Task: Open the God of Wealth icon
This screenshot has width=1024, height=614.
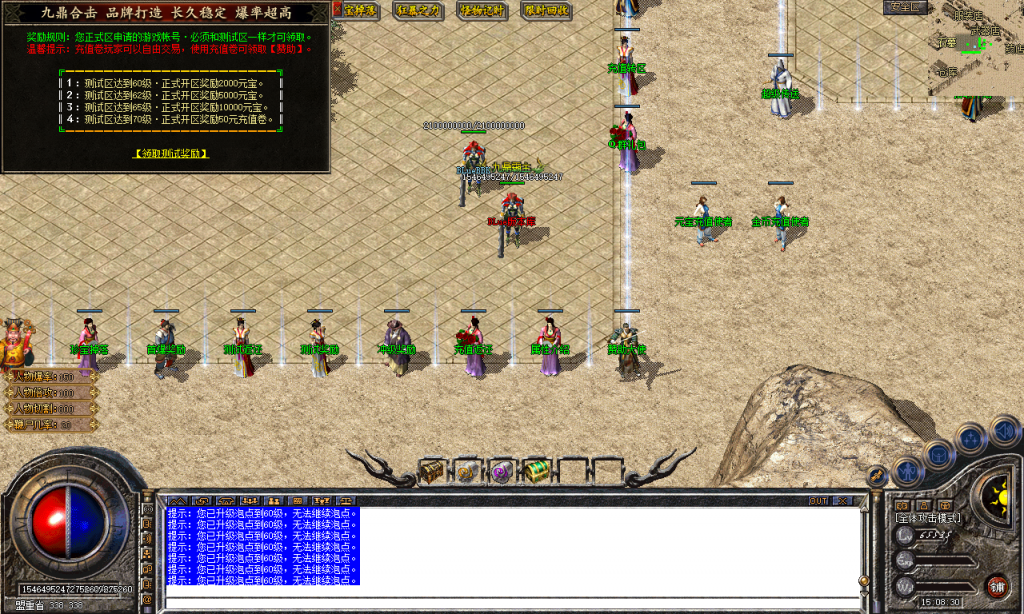Action: pyautogui.click(x=16, y=343)
